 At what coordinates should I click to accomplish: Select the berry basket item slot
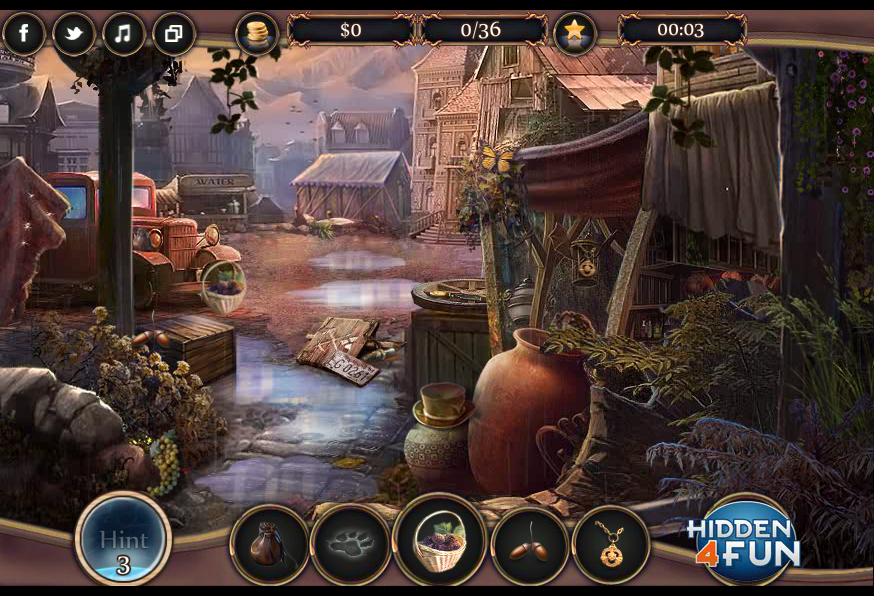[439, 541]
